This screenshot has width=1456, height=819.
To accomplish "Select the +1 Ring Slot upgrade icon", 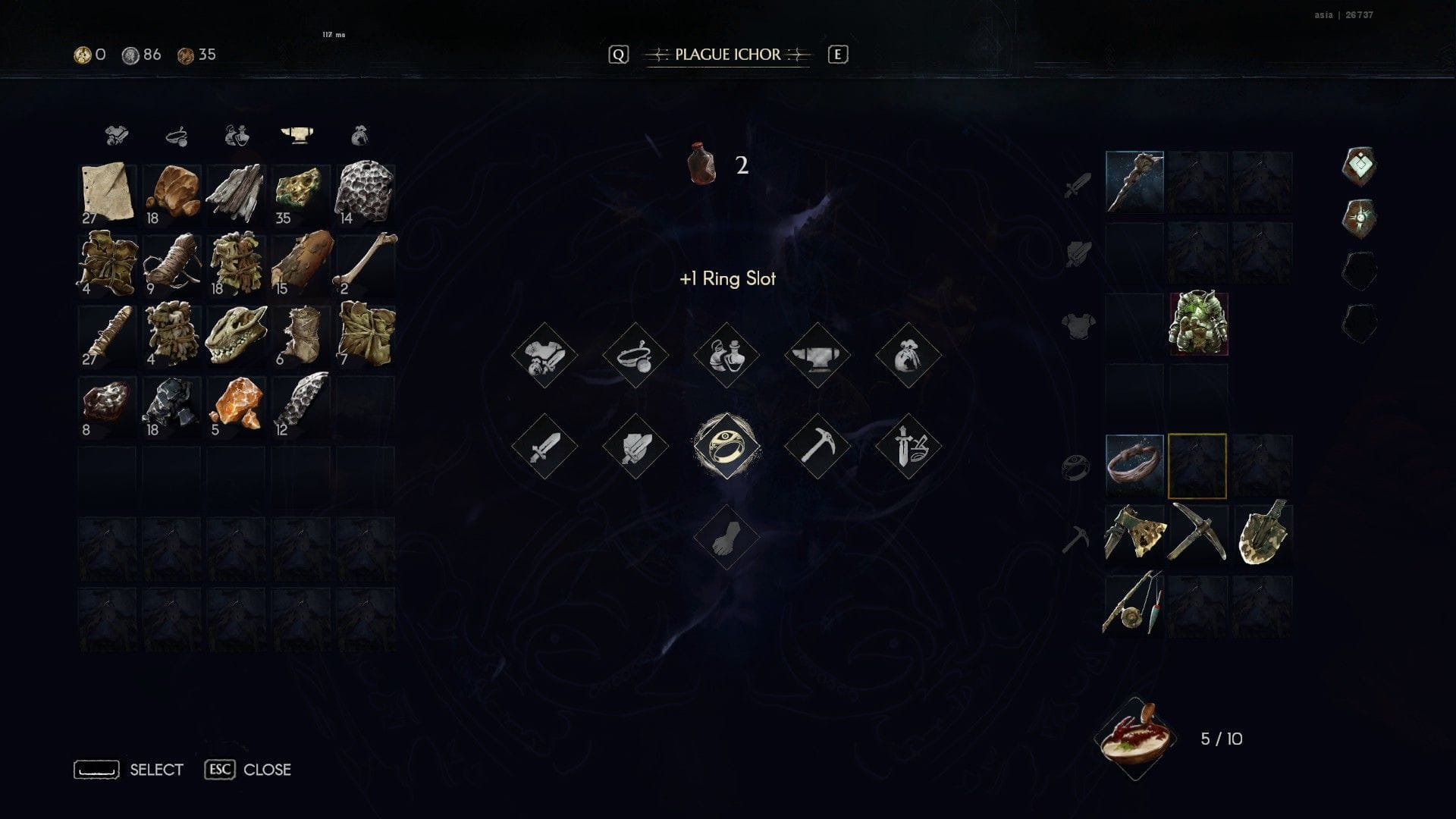I will pyautogui.click(x=726, y=446).
